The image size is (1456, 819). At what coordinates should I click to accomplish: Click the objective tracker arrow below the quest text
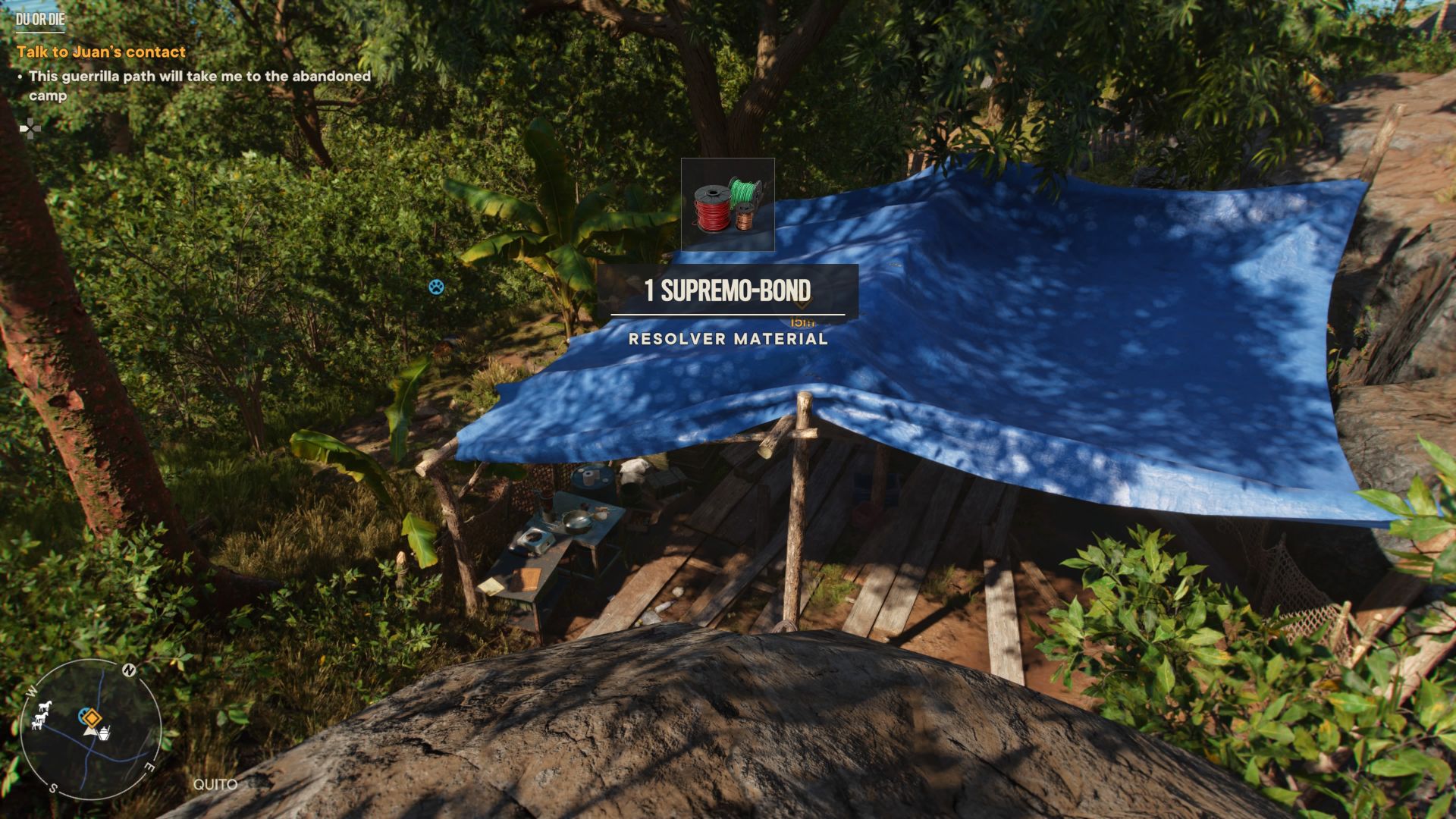(x=30, y=129)
